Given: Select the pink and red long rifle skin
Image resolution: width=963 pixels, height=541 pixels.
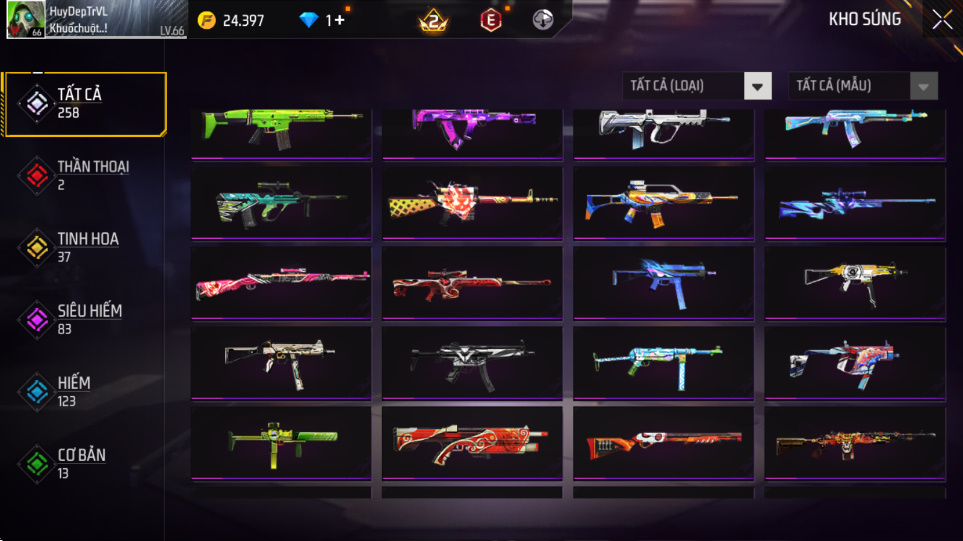Looking at the screenshot, I should point(281,281).
